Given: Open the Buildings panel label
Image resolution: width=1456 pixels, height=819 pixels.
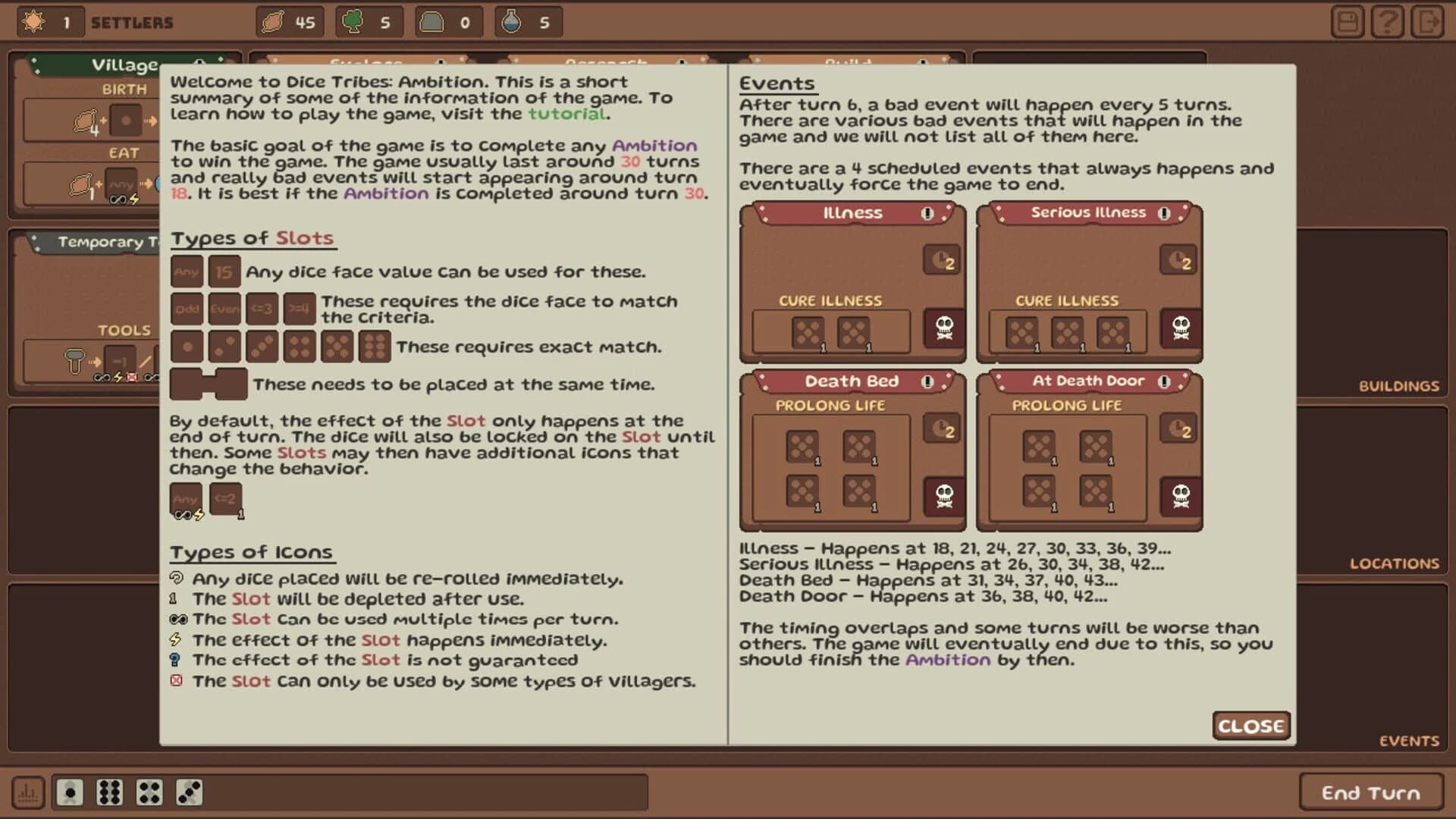Looking at the screenshot, I should (1399, 385).
